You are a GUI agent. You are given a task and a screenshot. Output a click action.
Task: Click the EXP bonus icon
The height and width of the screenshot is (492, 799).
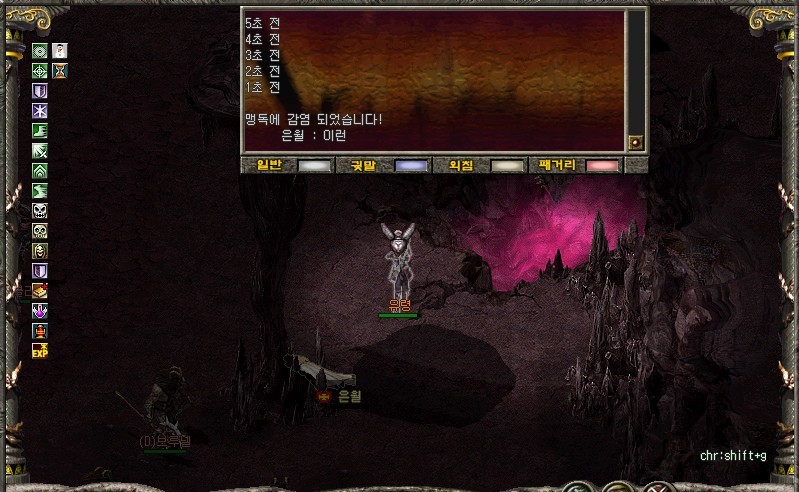(x=40, y=351)
